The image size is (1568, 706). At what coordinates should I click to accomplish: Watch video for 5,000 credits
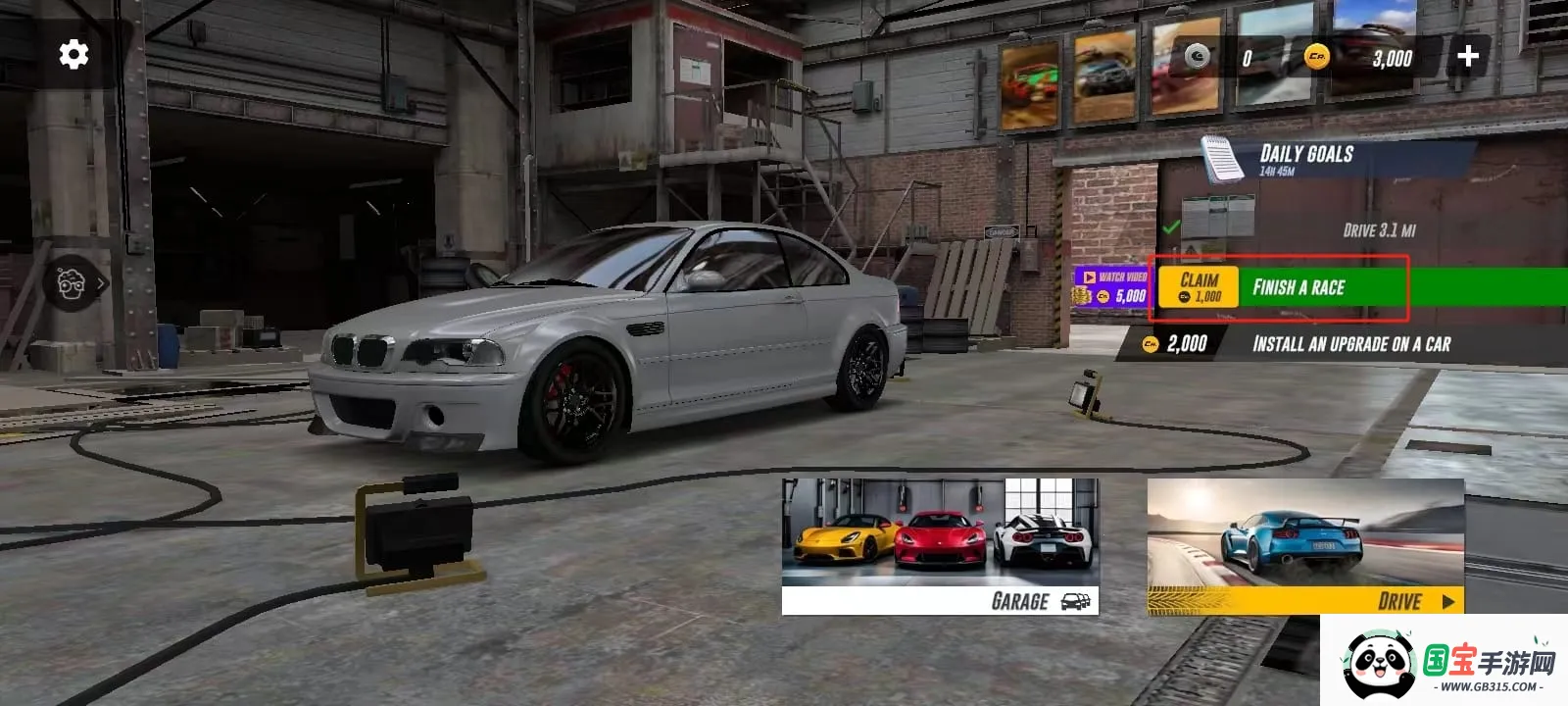click(x=1111, y=287)
